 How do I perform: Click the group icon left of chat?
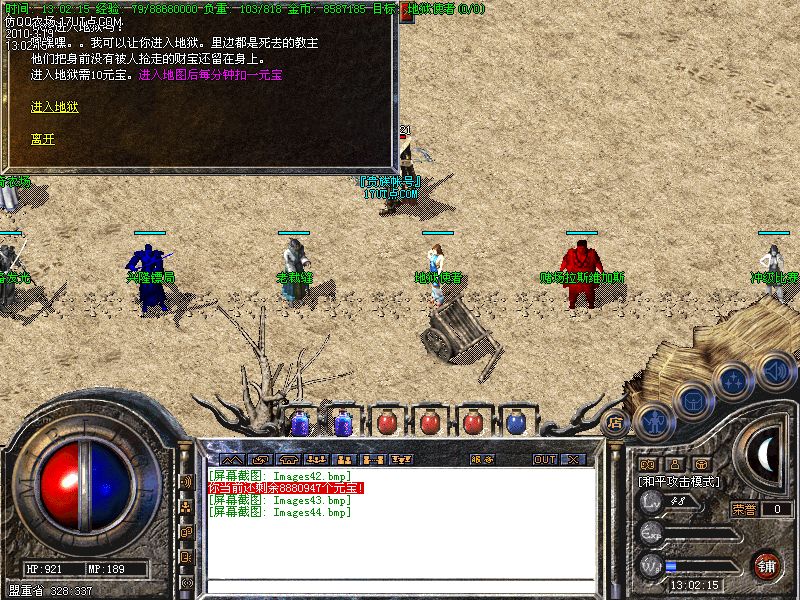185,507
